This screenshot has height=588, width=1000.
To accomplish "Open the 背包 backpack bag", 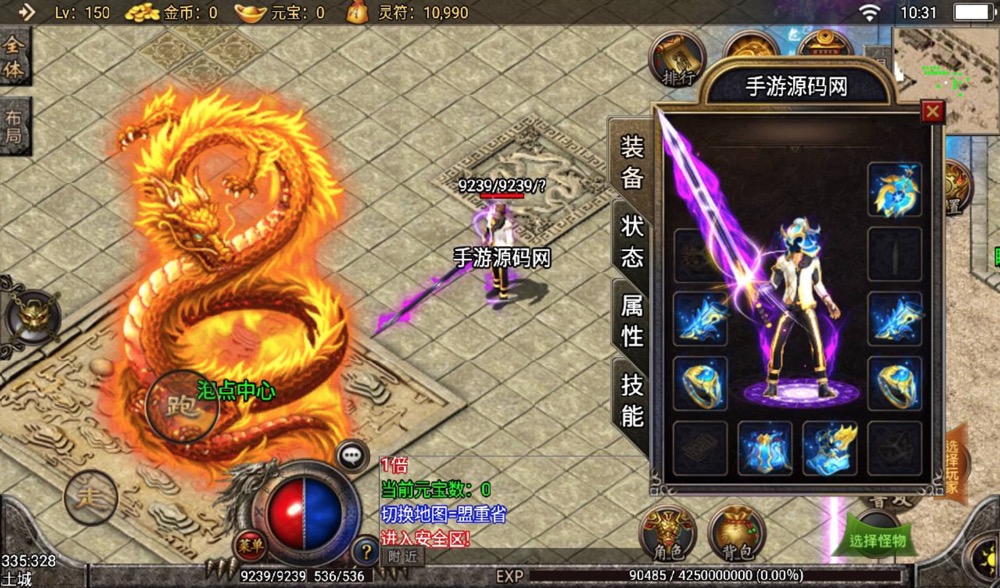I will 736,531.
